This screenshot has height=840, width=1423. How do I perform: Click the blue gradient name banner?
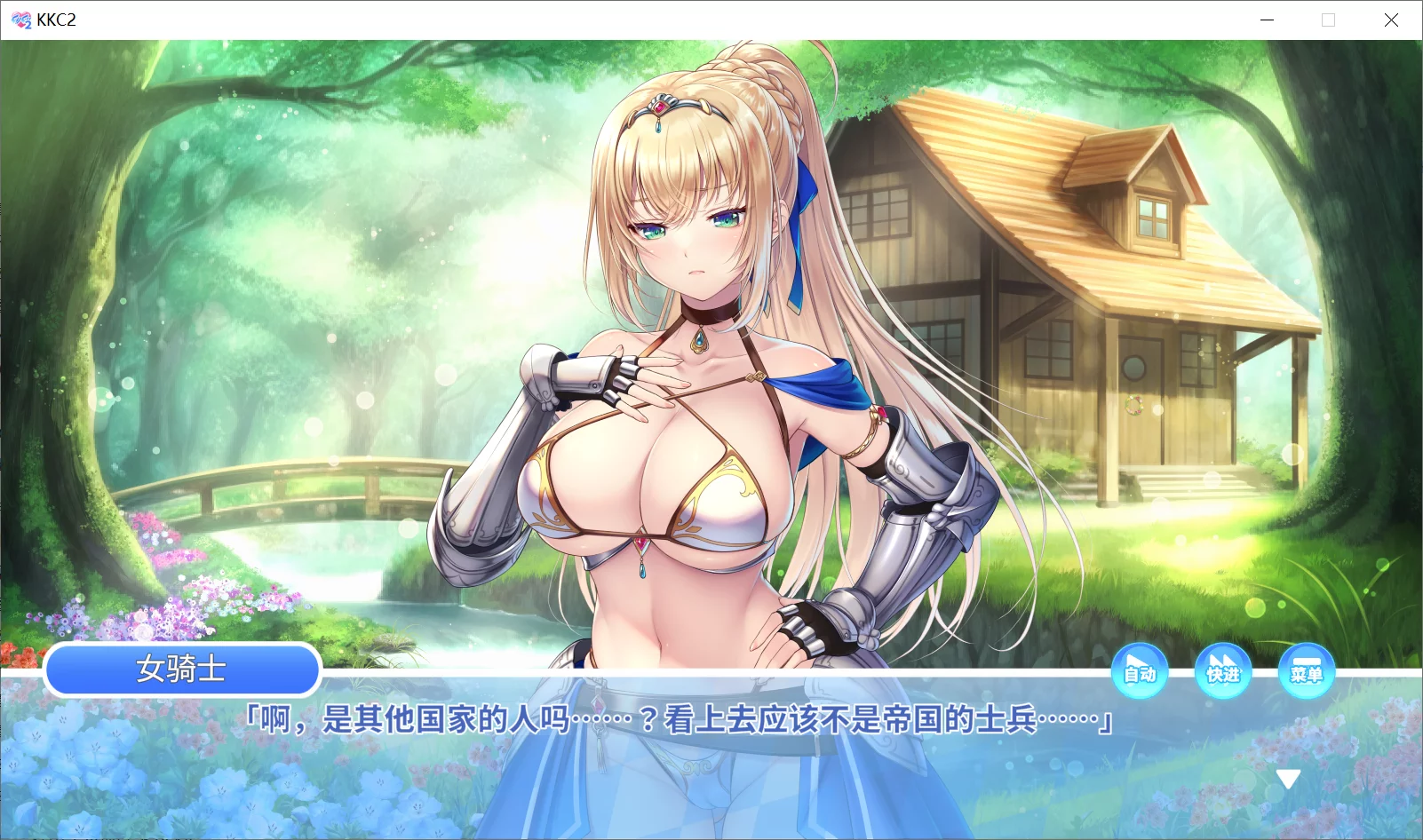[182, 670]
